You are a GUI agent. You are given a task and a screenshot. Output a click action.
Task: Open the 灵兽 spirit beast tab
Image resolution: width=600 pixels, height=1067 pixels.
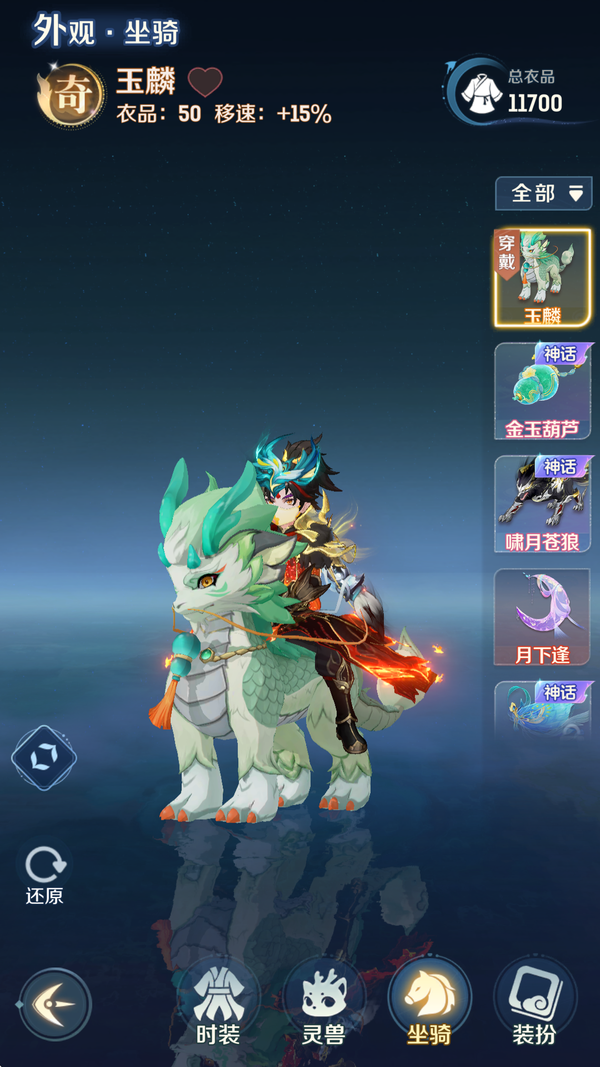tap(323, 1003)
